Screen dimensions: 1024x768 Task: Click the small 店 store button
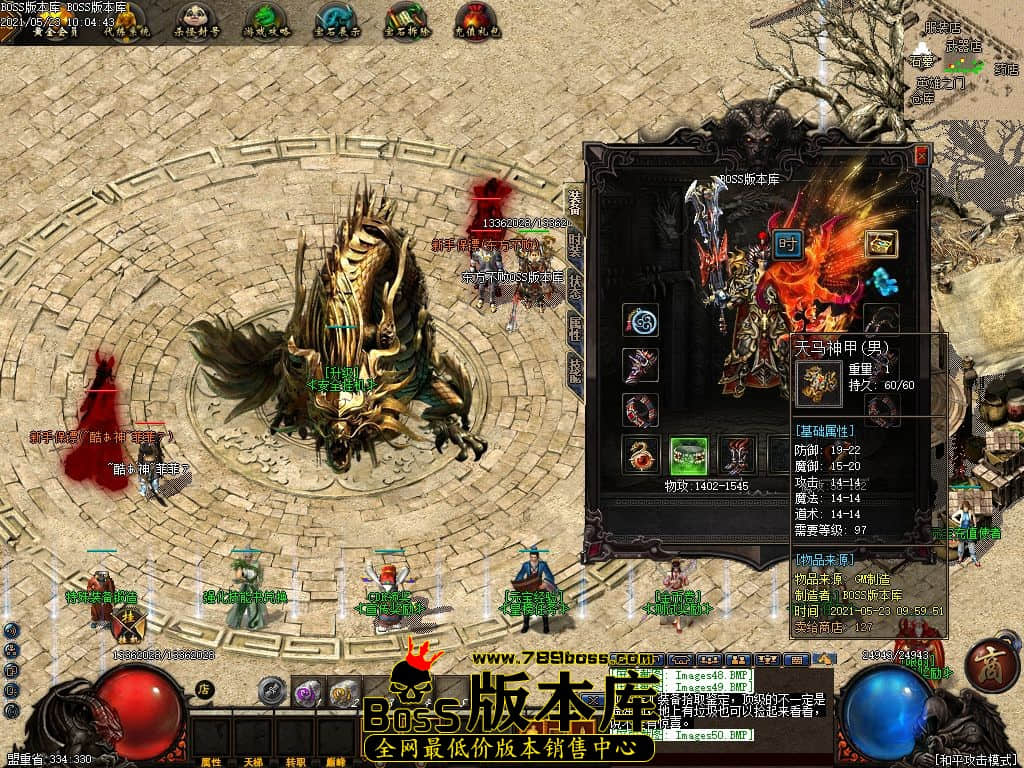tap(204, 689)
